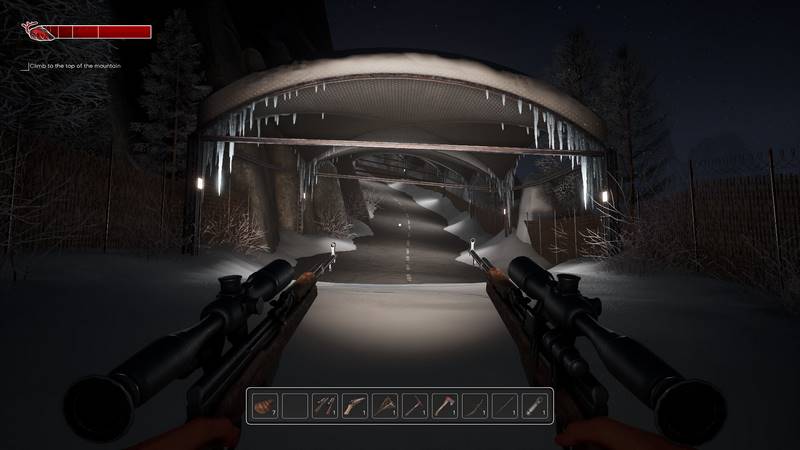Select the thin spear hotbar slot

pos(504,406)
